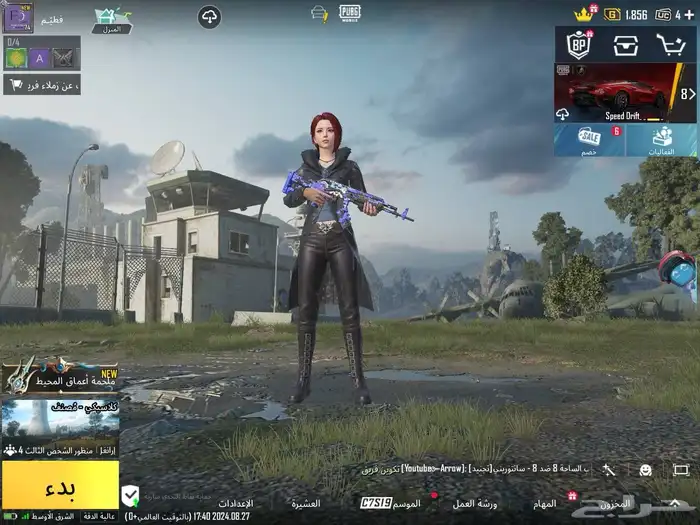Viewport: 700px width, 525px height.
Task: Open the ocean depths NEW event banner
Action: click(59, 378)
